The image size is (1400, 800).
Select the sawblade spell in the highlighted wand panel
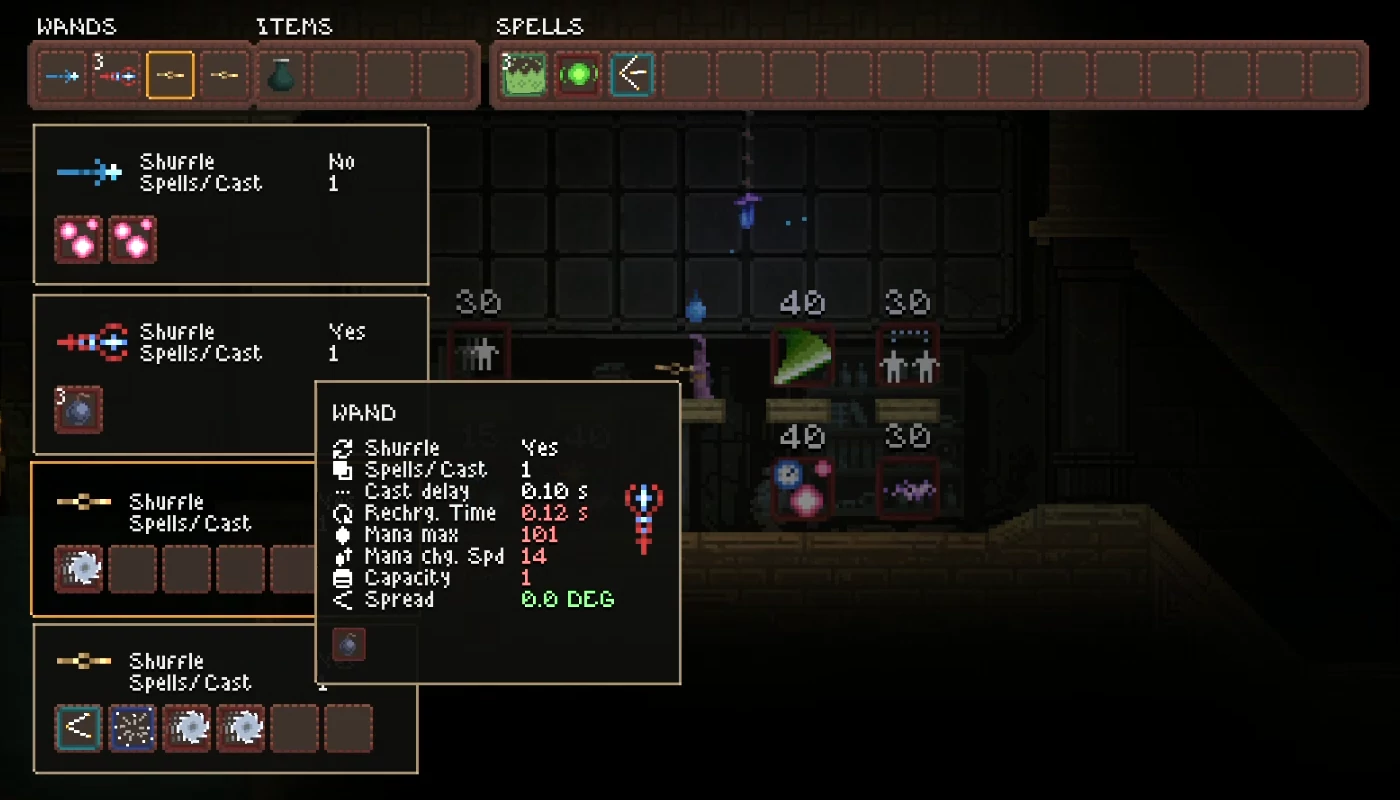click(79, 568)
